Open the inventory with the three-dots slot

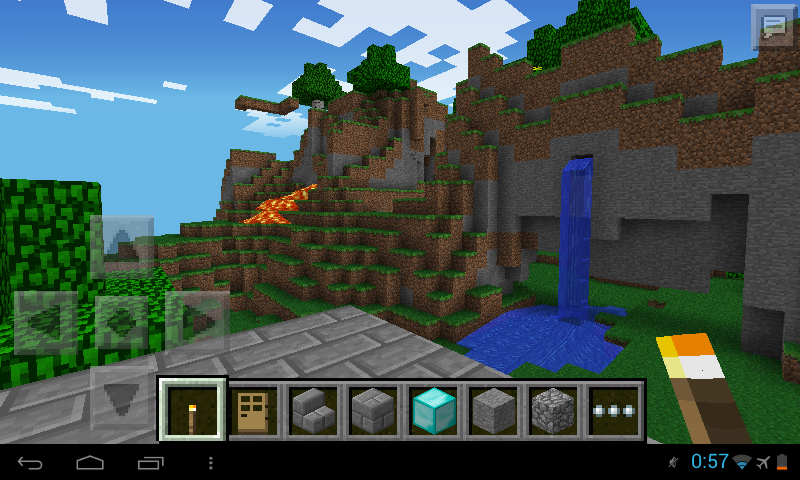click(x=611, y=409)
